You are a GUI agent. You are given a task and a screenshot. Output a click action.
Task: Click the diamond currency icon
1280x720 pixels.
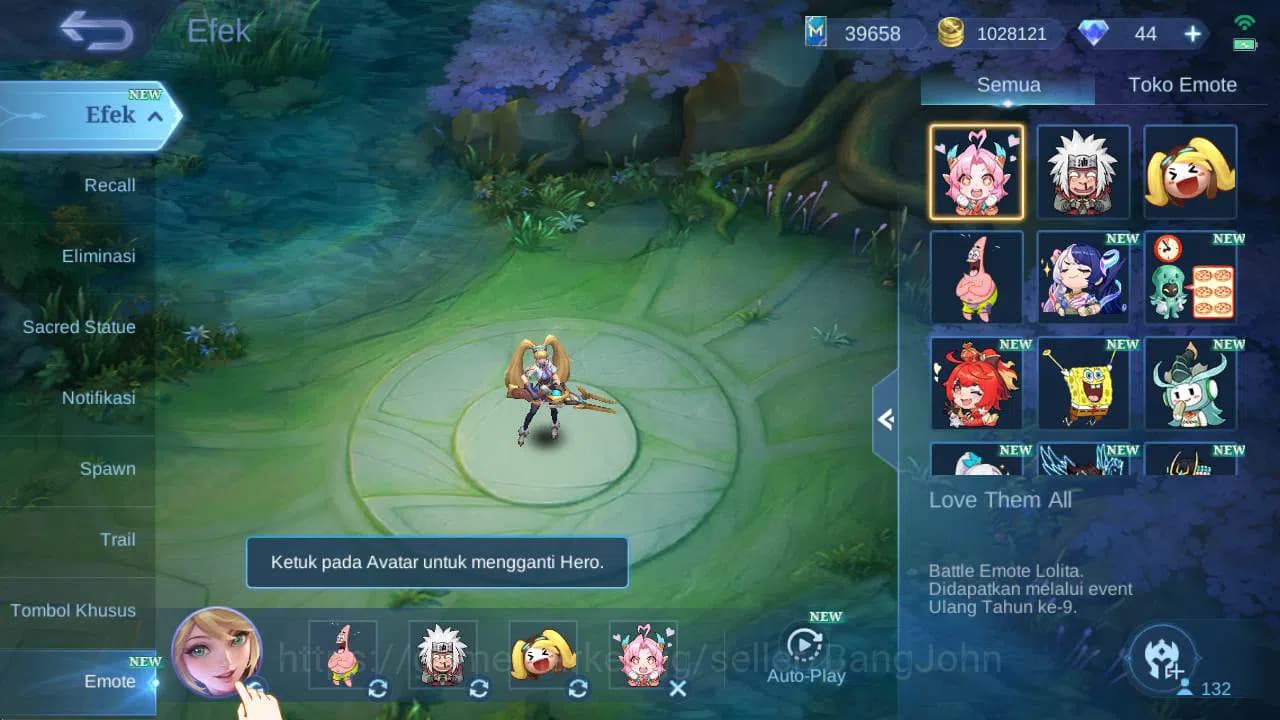pos(1096,33)
